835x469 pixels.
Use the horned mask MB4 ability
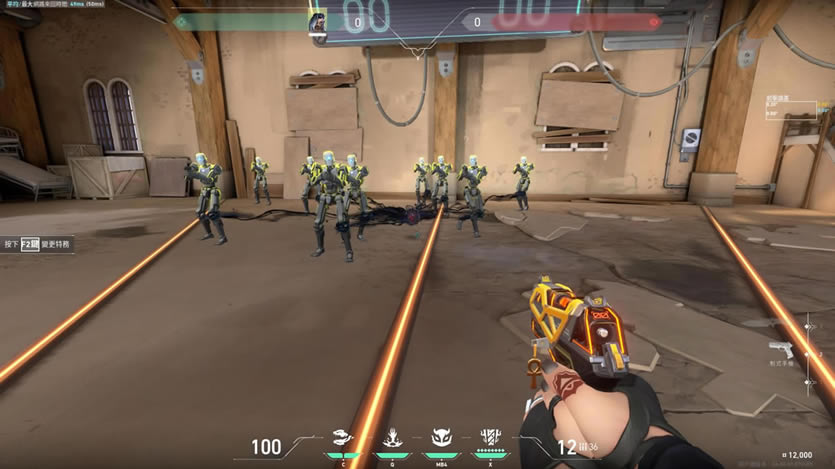441,438
